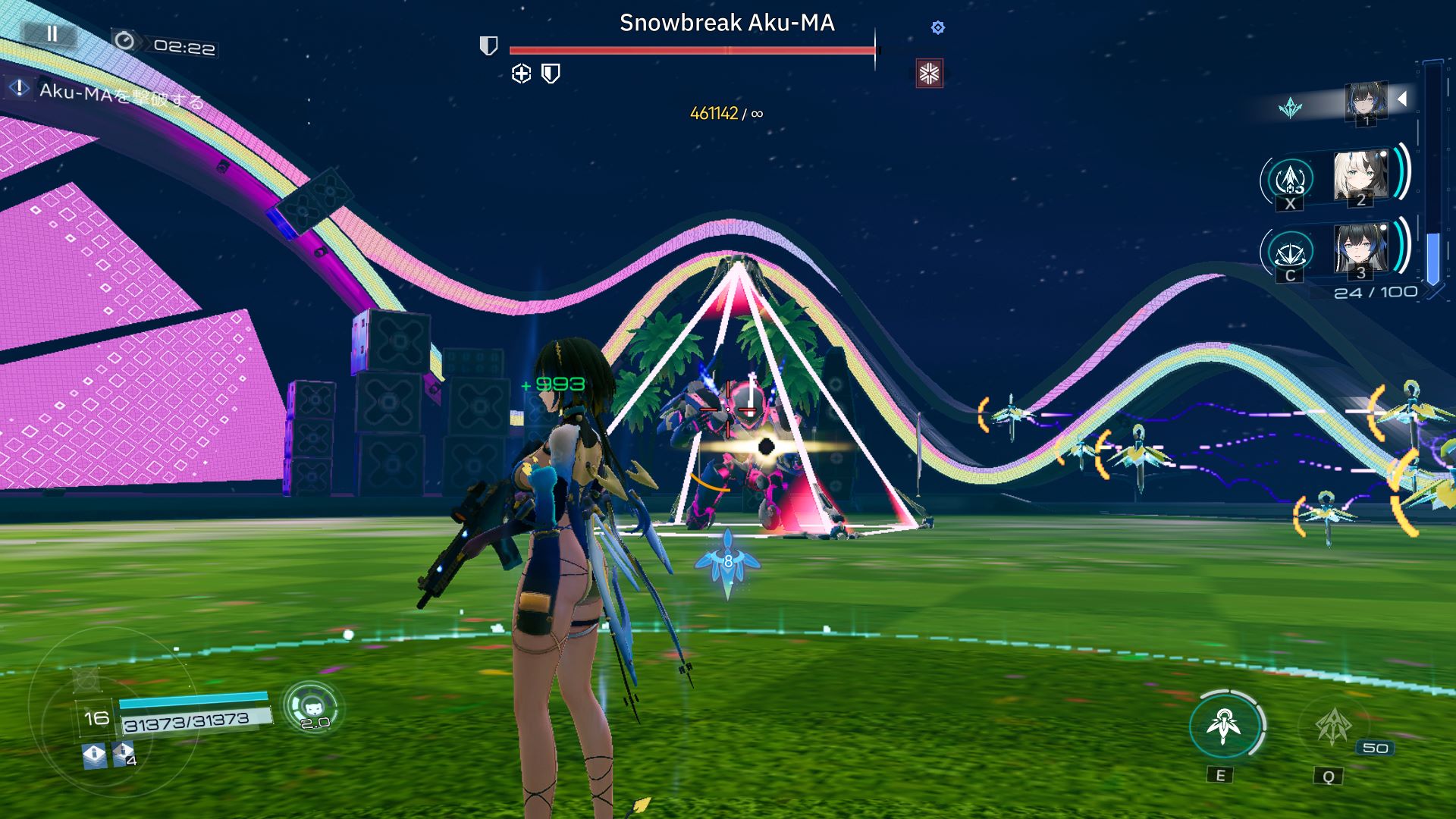Switch to the white-haired character numbered 2
1456x819 pixels.
1360,177
